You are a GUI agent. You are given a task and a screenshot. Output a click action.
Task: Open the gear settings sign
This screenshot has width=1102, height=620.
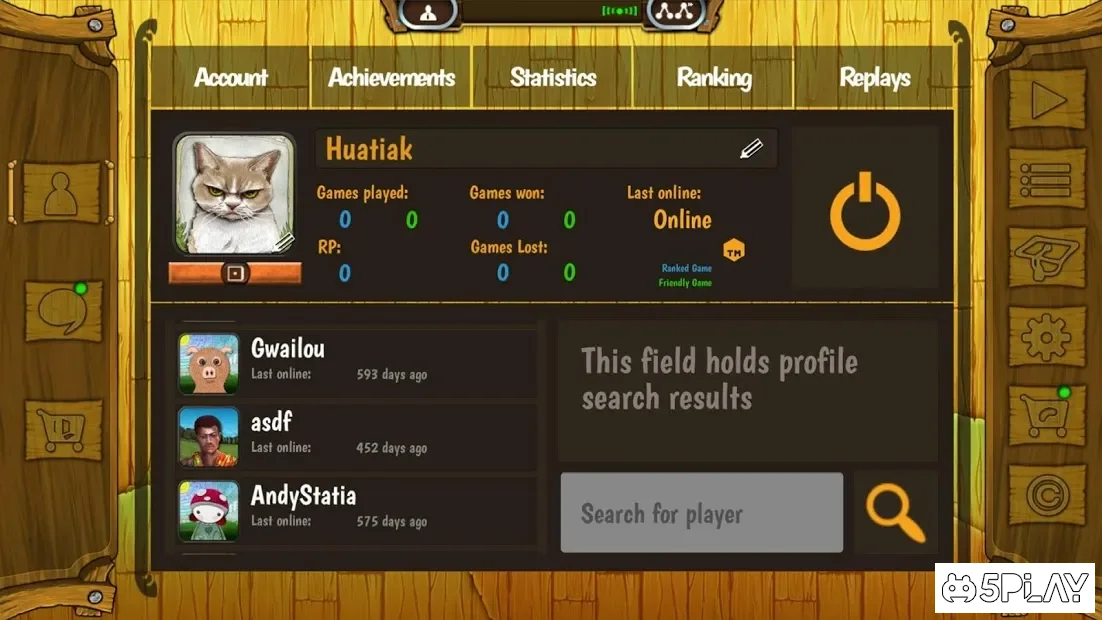[1047, 335]
